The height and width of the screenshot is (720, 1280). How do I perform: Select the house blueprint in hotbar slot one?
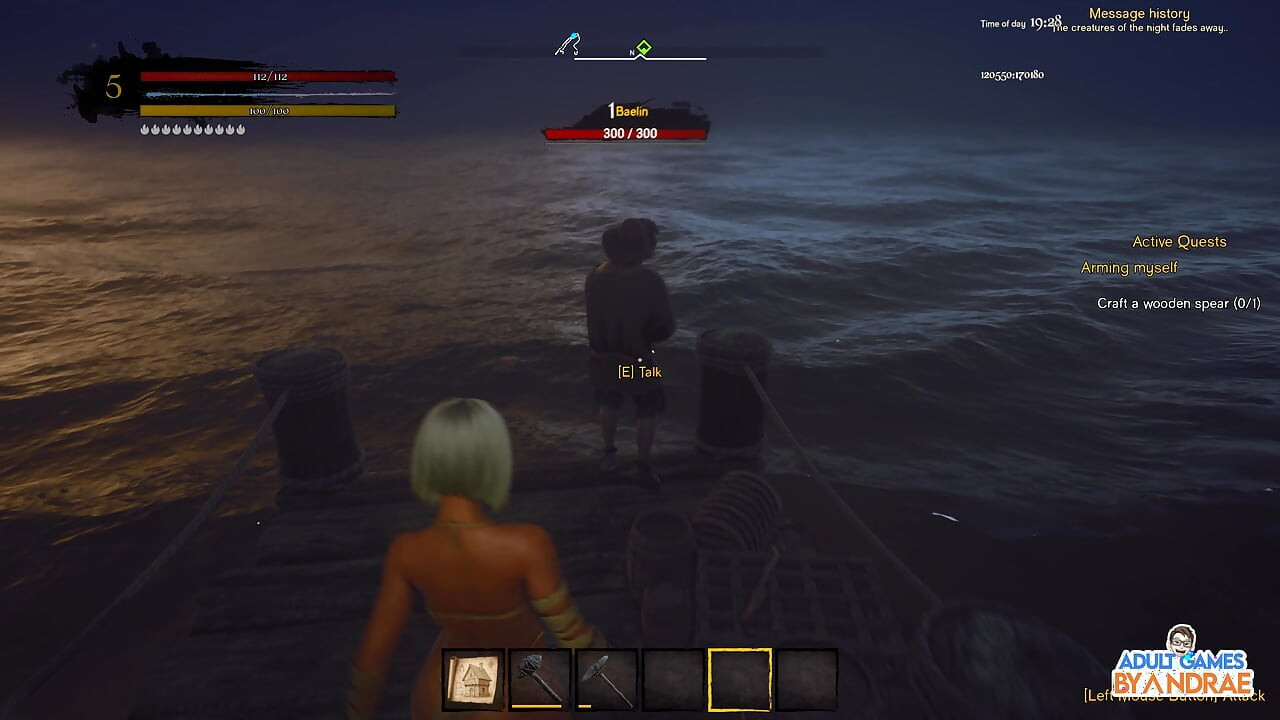pyautogui.click(x=473, y=679)
